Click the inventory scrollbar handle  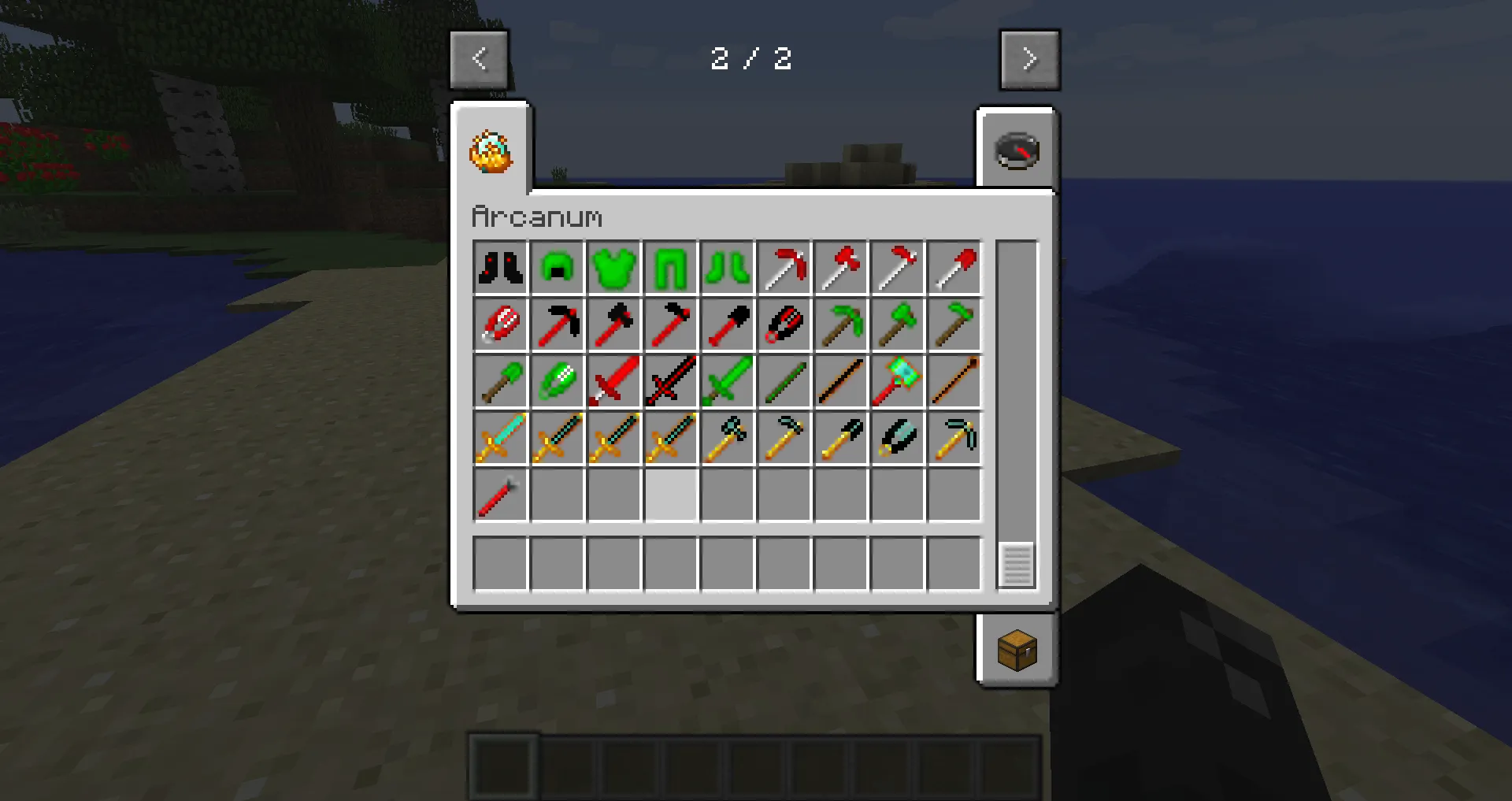pyautogui.click(x=1017, y=564)
